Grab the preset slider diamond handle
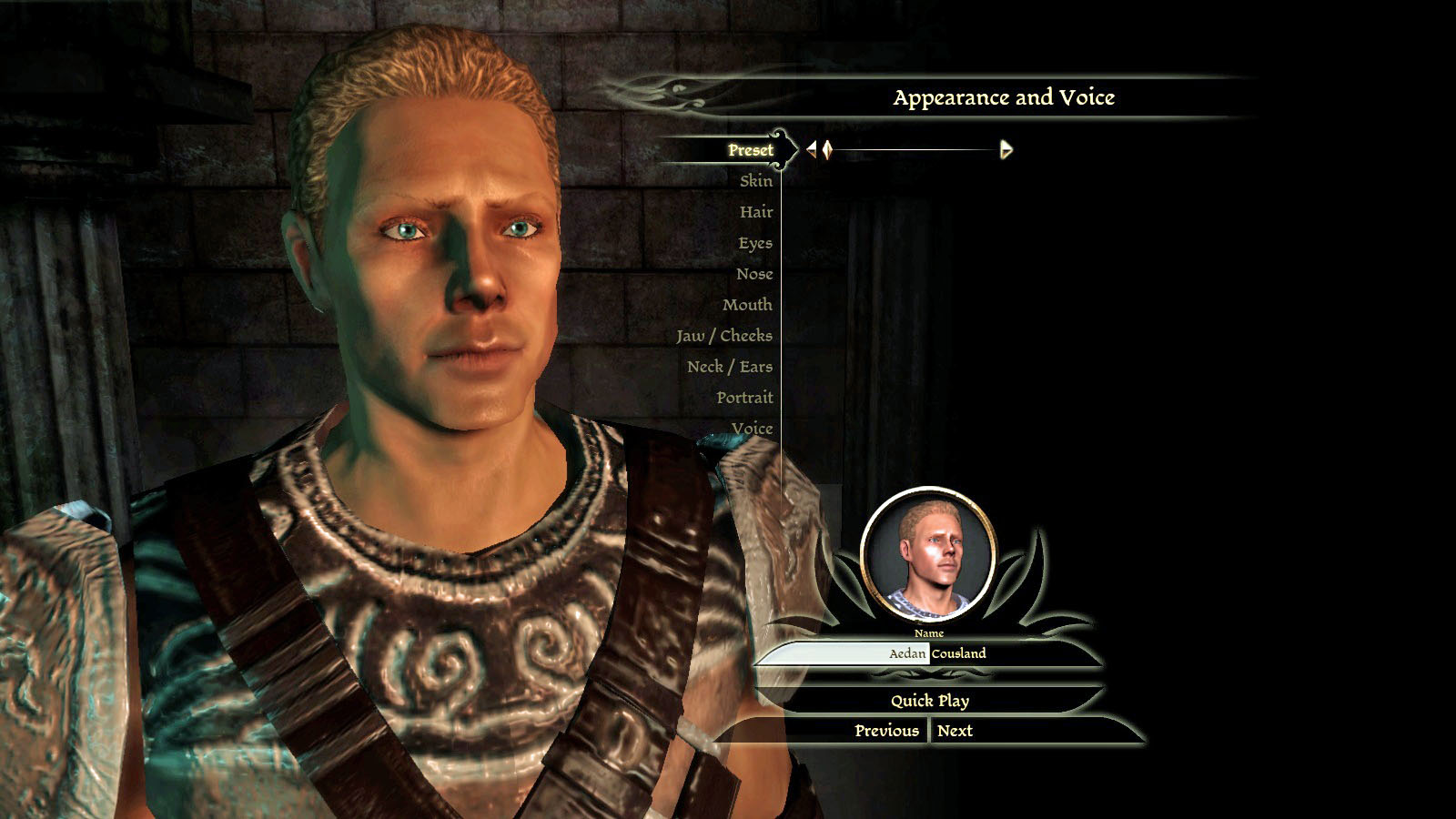The image size is (1456, 819). [x=827, y=149]
